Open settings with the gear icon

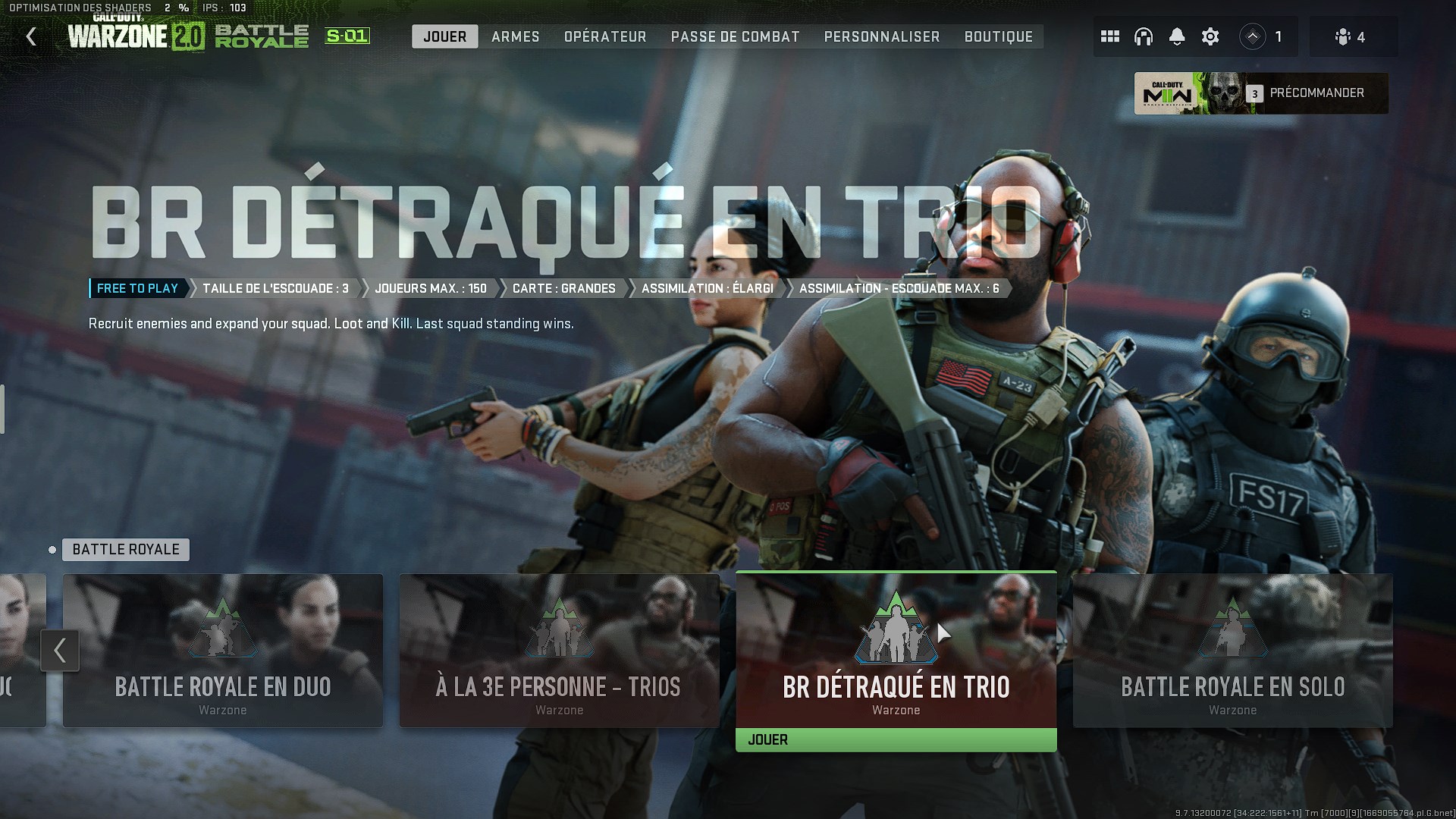coord(1210,36)
